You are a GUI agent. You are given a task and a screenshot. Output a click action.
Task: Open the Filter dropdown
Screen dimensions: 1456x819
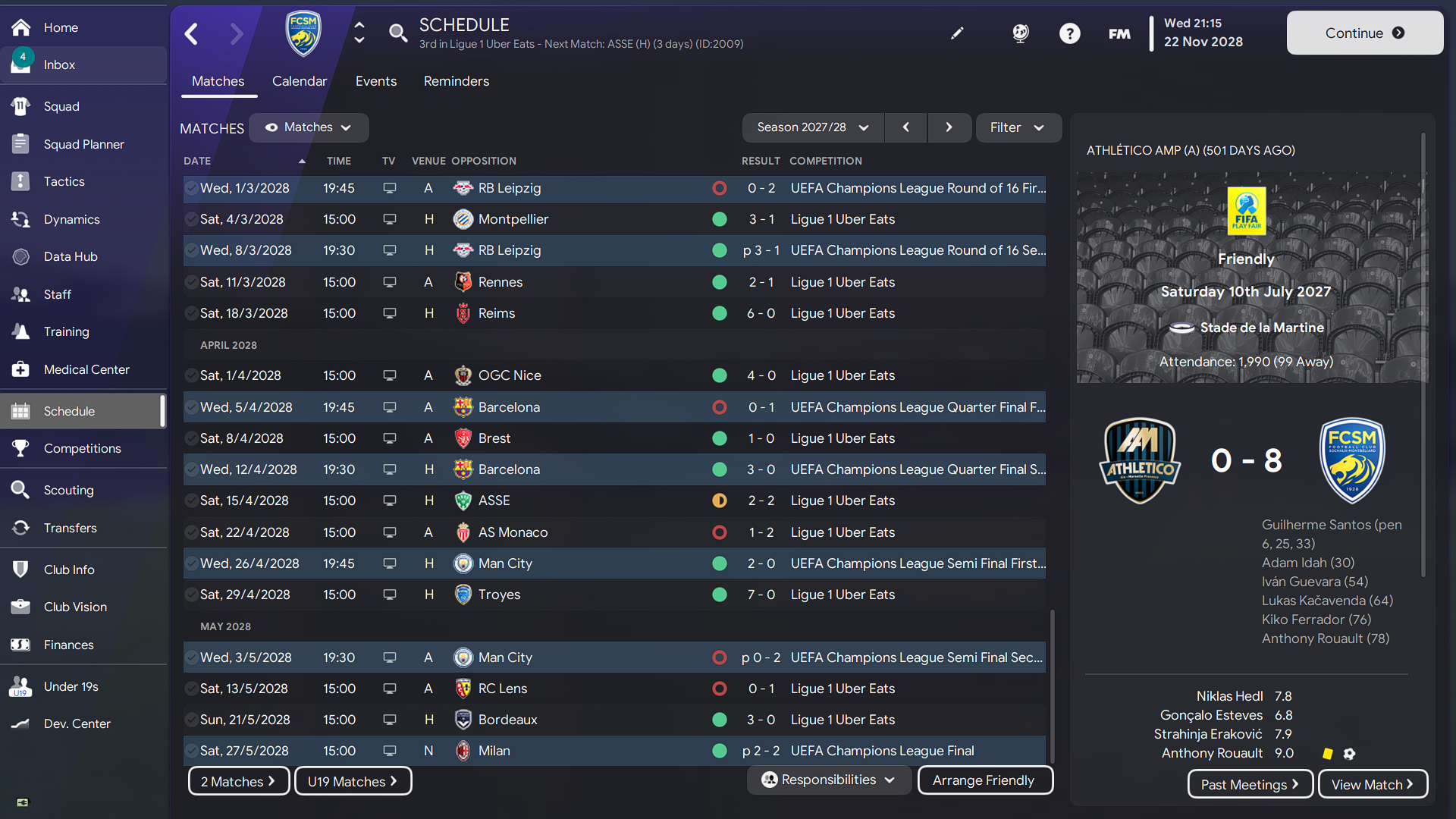[1017, 127]
